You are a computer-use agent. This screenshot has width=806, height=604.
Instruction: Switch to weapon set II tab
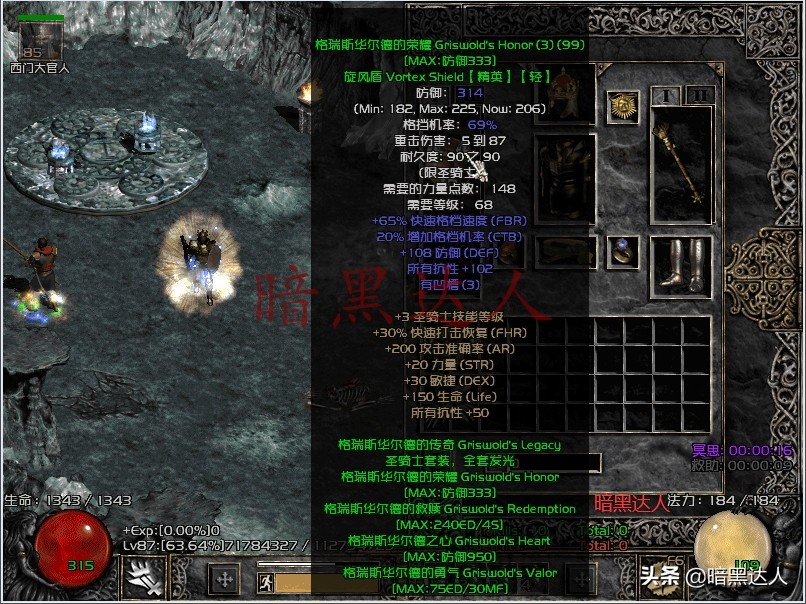pyautogui.click(x=701, y=95)
